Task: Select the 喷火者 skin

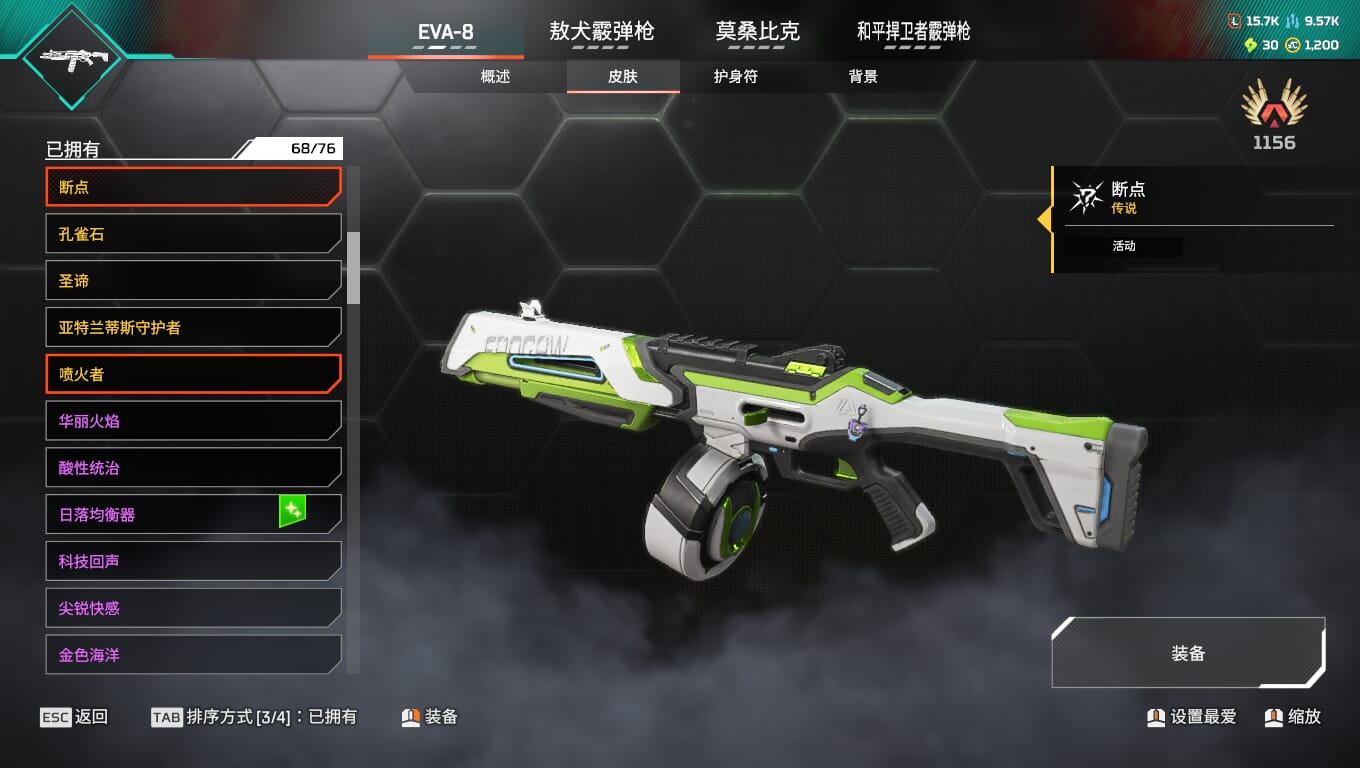Action: pyautogui.click(x=193, y=374)
